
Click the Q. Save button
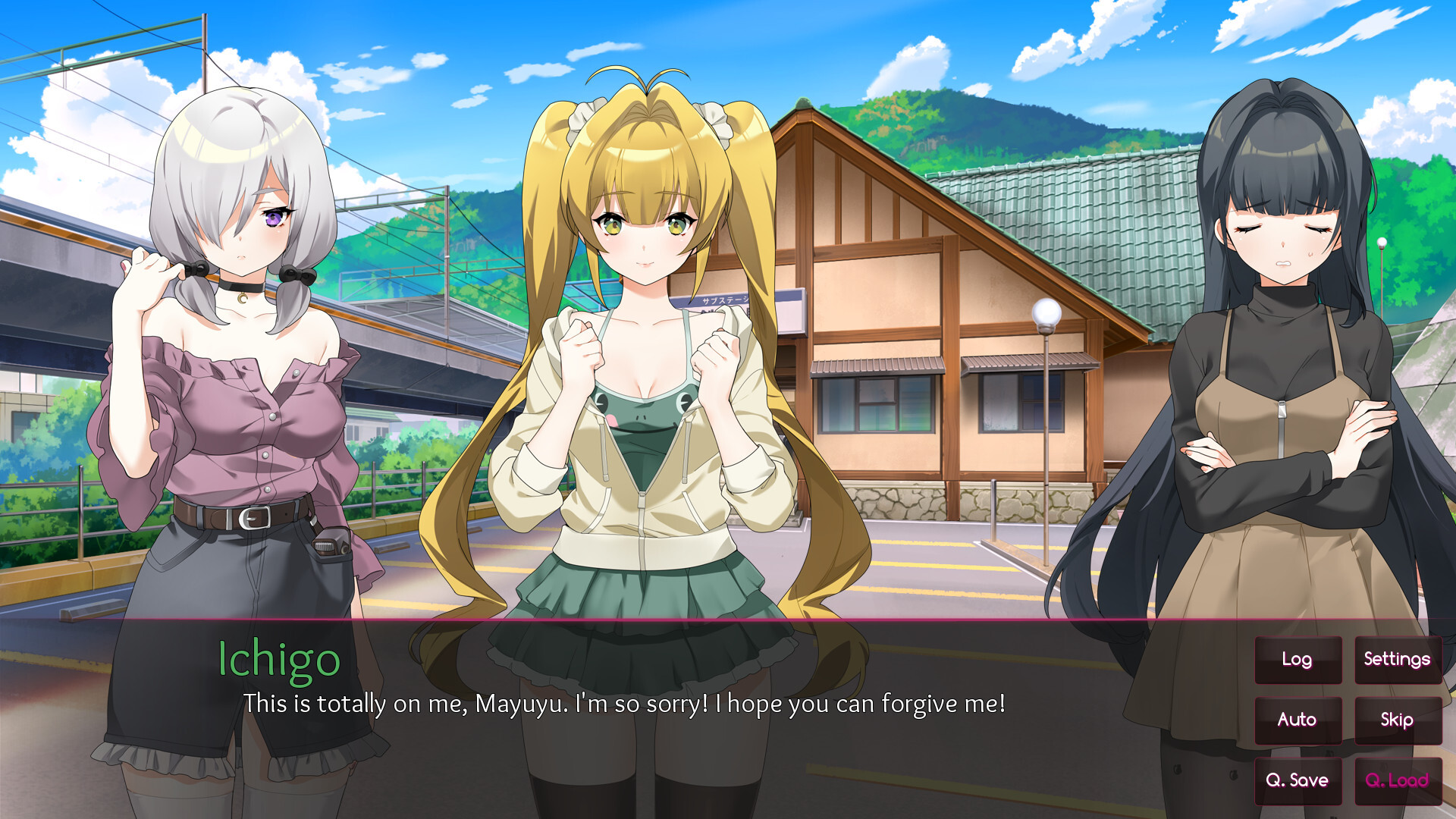click(1298, 780)
